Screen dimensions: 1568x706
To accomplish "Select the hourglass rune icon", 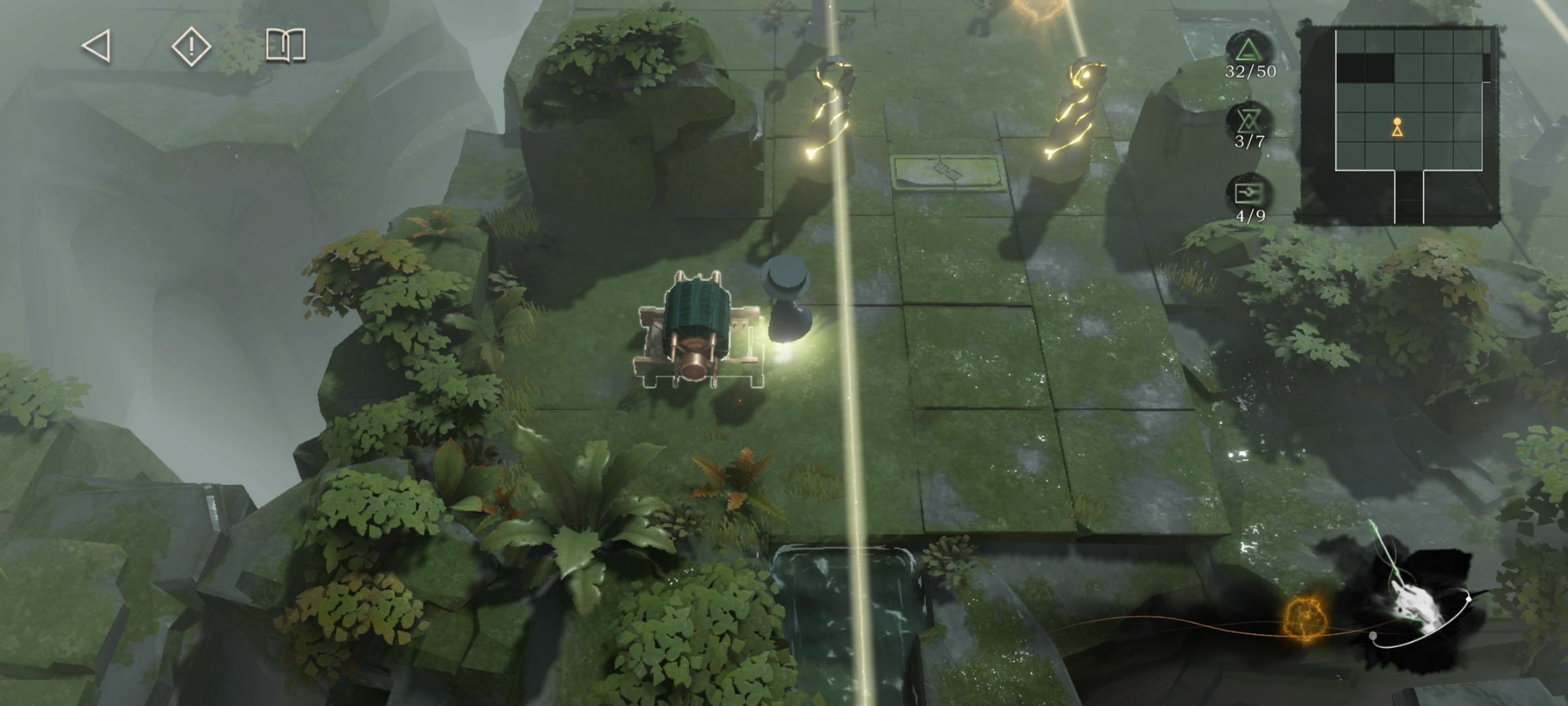I will 1249,121.
